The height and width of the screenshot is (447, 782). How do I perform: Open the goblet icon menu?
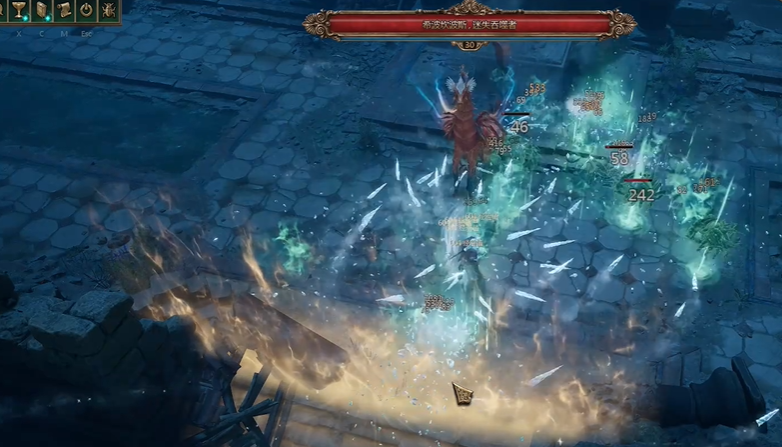click(18, 11)
